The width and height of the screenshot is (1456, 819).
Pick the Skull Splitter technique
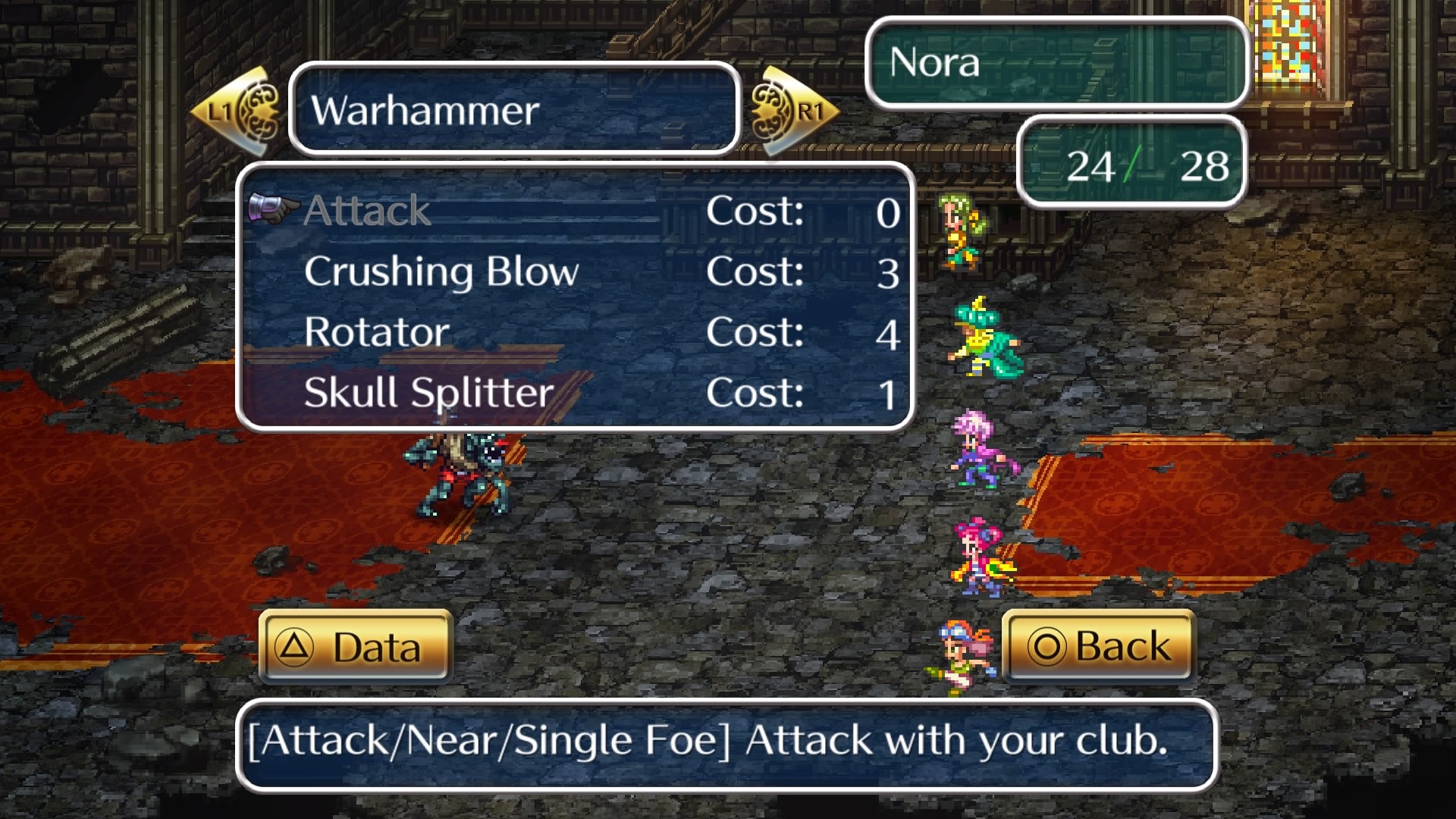coord(428,393)
